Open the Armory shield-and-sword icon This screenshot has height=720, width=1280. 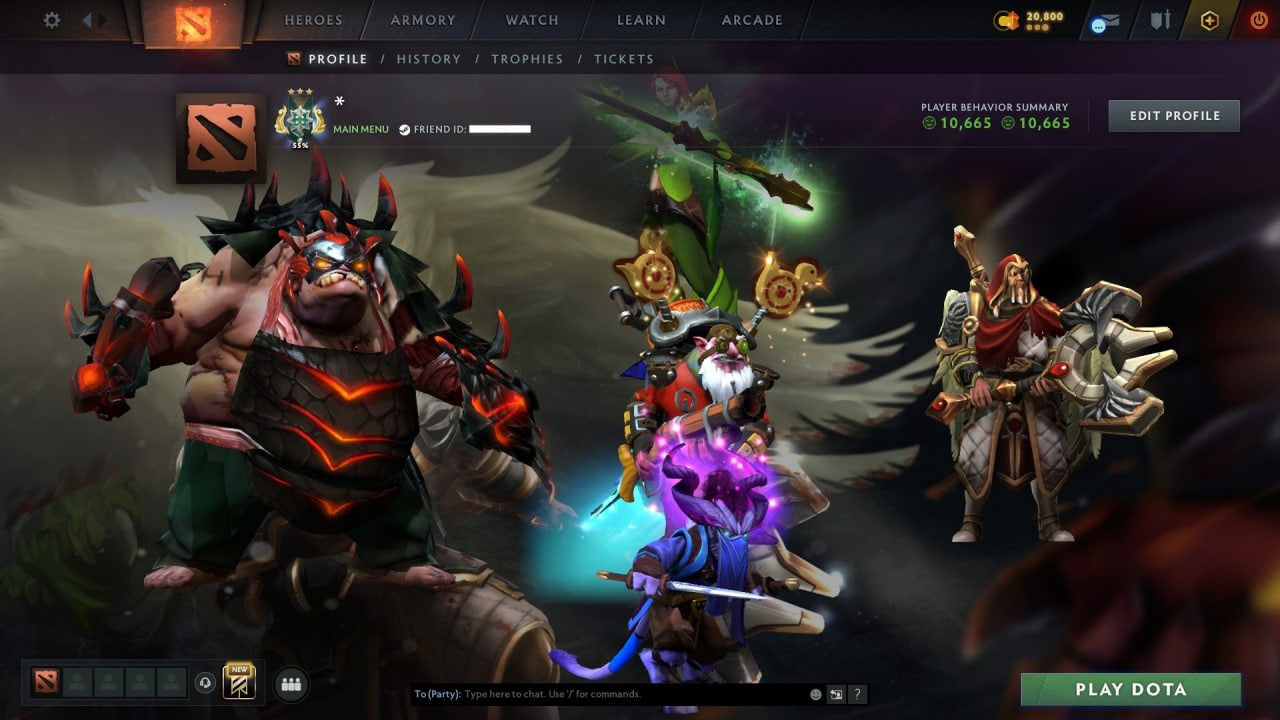[1160, 20]
